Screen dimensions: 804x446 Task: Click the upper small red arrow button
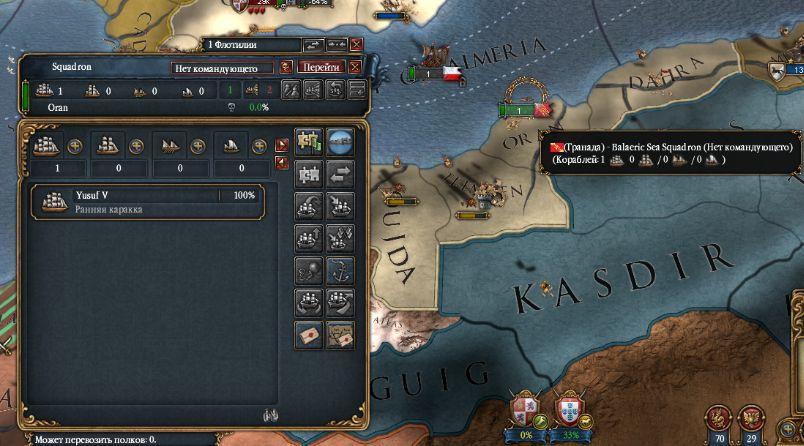click(281, 143)
